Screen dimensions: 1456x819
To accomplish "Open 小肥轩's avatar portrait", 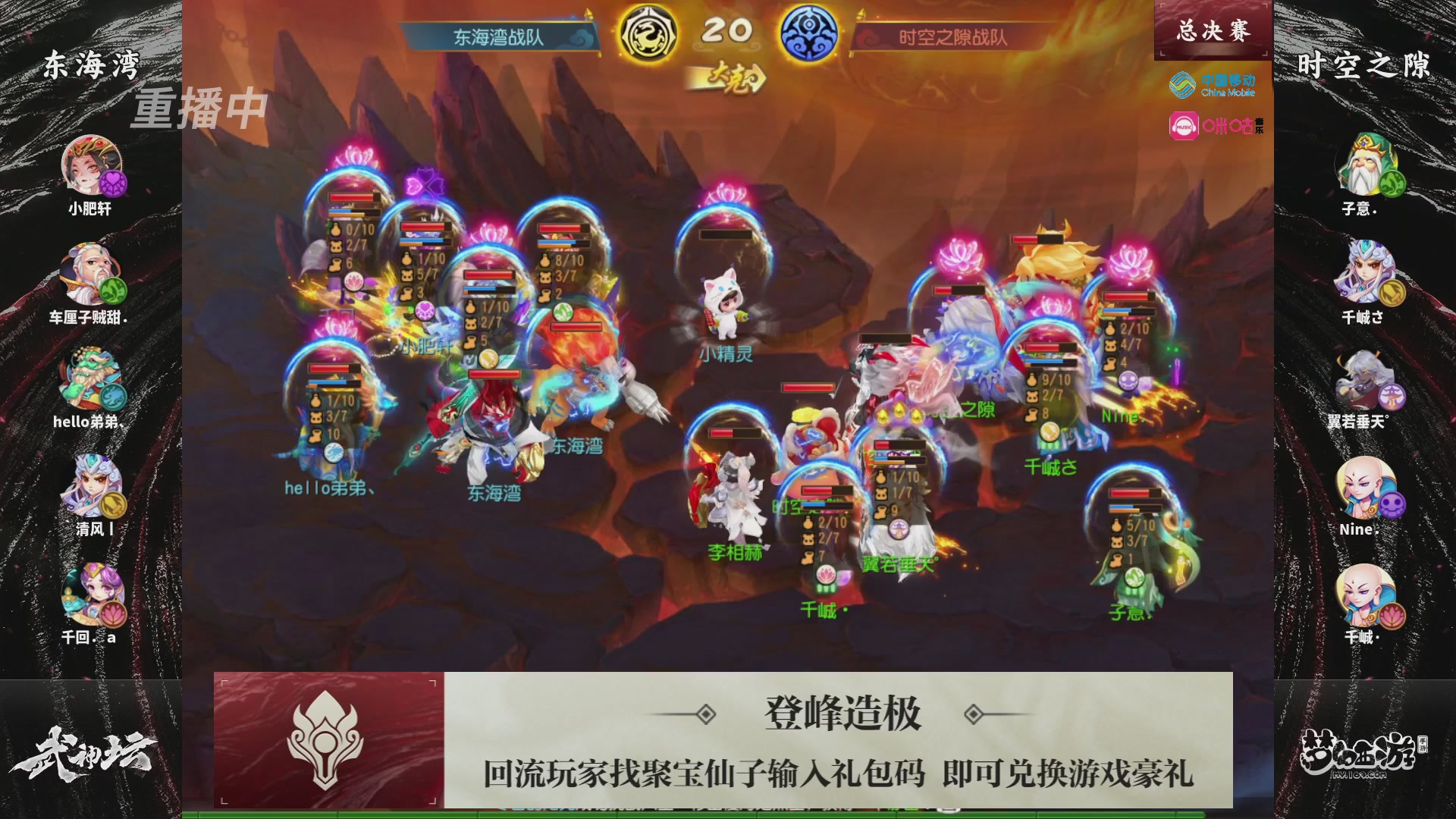I will click(91, 165).
